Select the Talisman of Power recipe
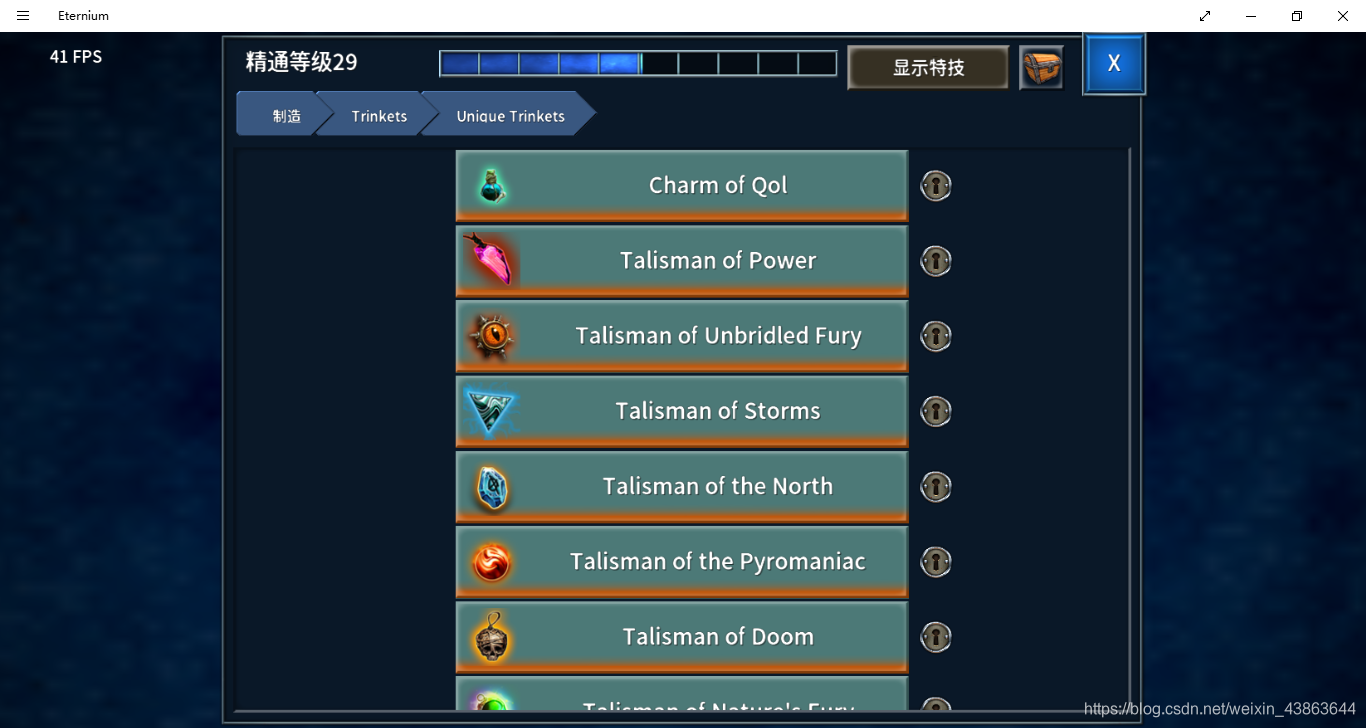Viewport: 1366px width, 728px height. click(x=681, y=261)
